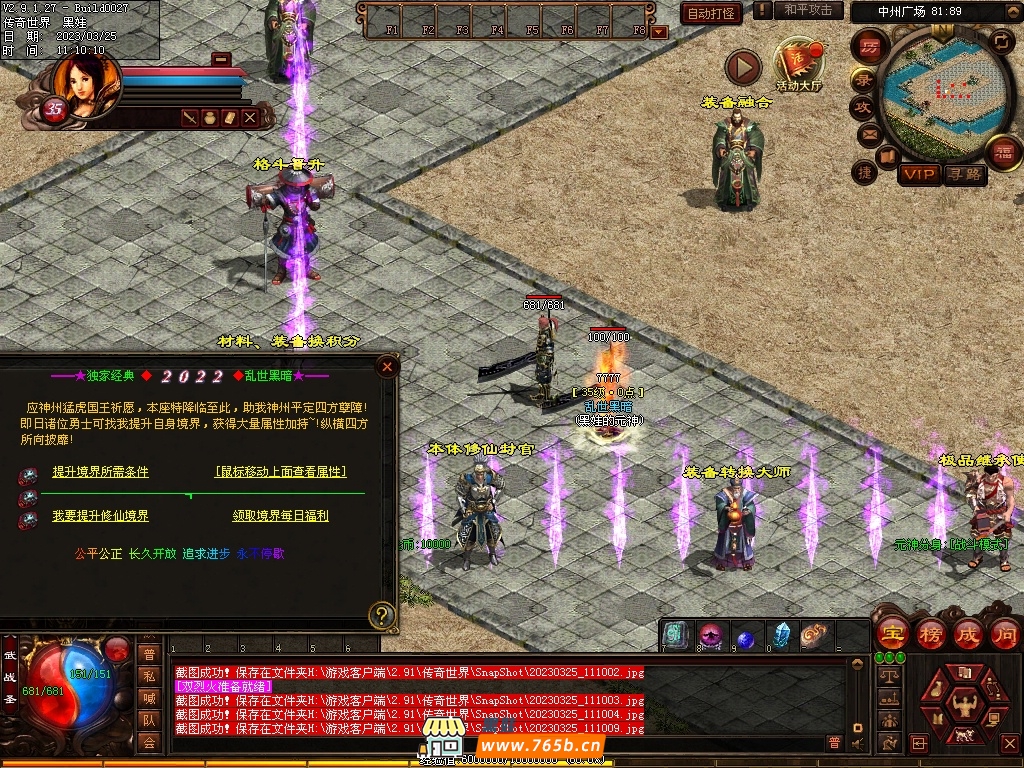
Task: Open 成 achievements button
Action: [968, 633]
